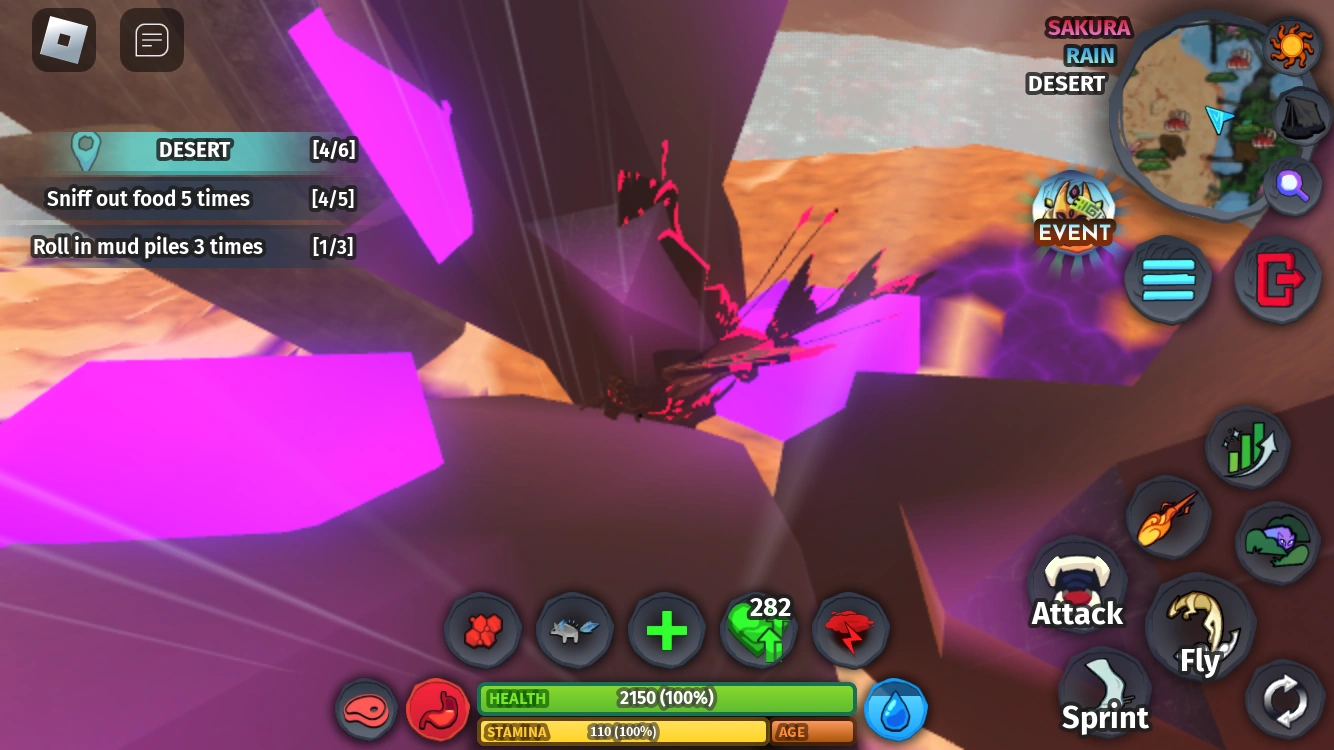
Task: Use the green health potion with 282 count
Action: (x=759, y=631)
